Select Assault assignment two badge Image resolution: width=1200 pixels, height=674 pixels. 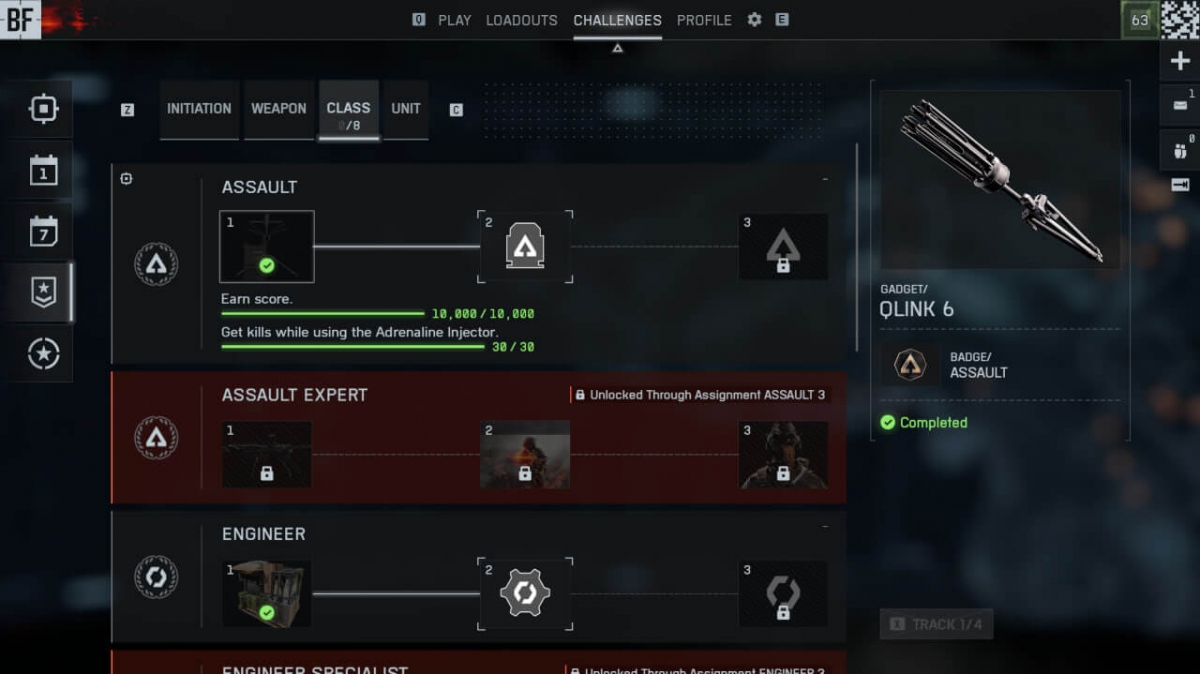525,246
